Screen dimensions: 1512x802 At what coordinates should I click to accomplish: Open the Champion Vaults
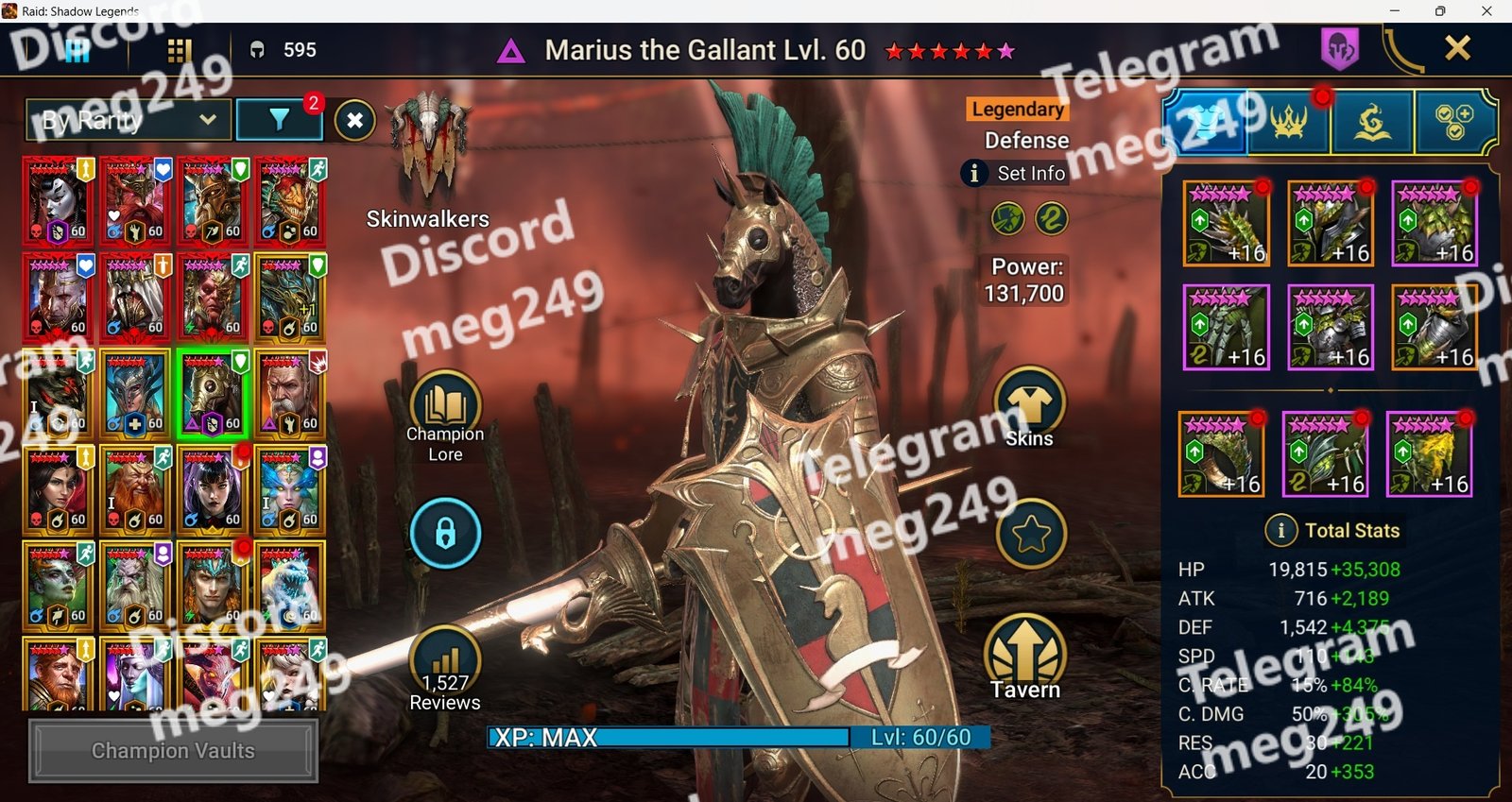[x=173, y=751]
